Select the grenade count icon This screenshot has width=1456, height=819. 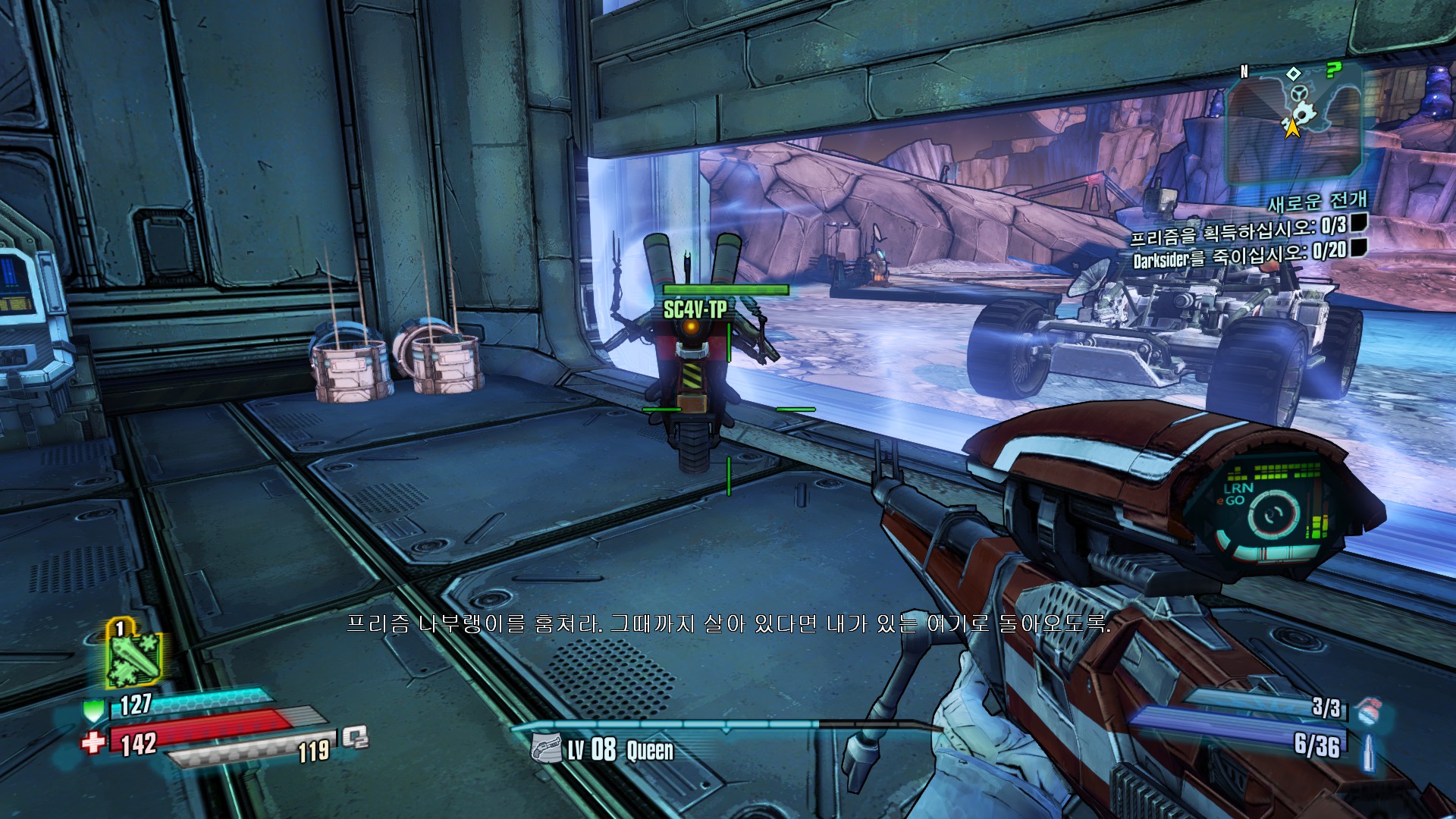click(x=1367, y=711)
